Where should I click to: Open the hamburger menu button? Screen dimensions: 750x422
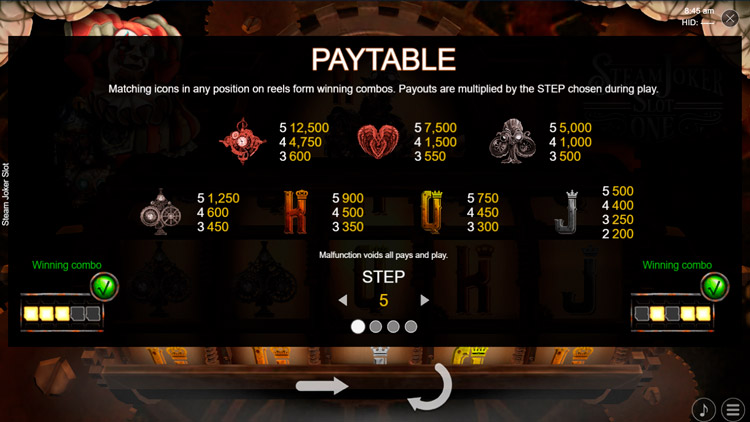733,409
